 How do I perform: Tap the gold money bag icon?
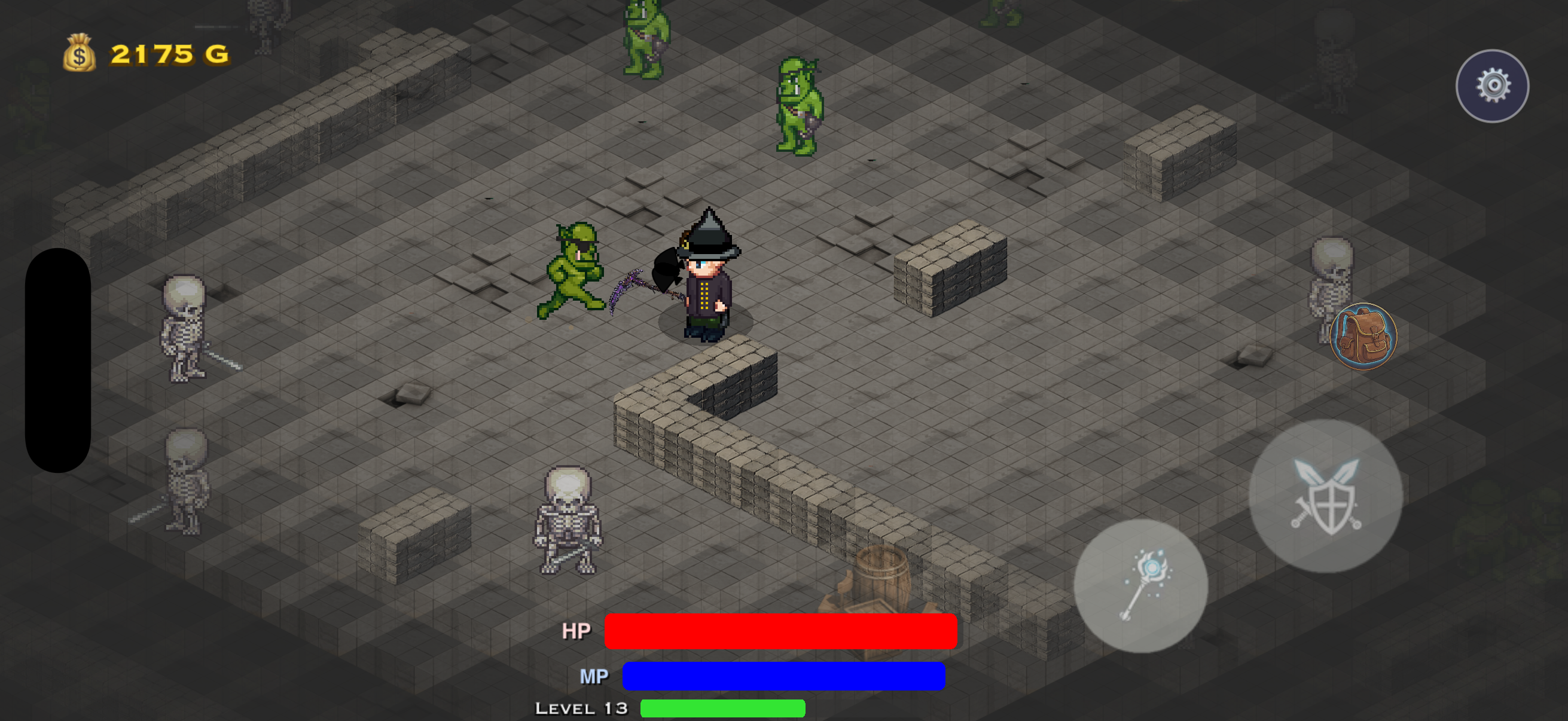(x=79, y=55)
